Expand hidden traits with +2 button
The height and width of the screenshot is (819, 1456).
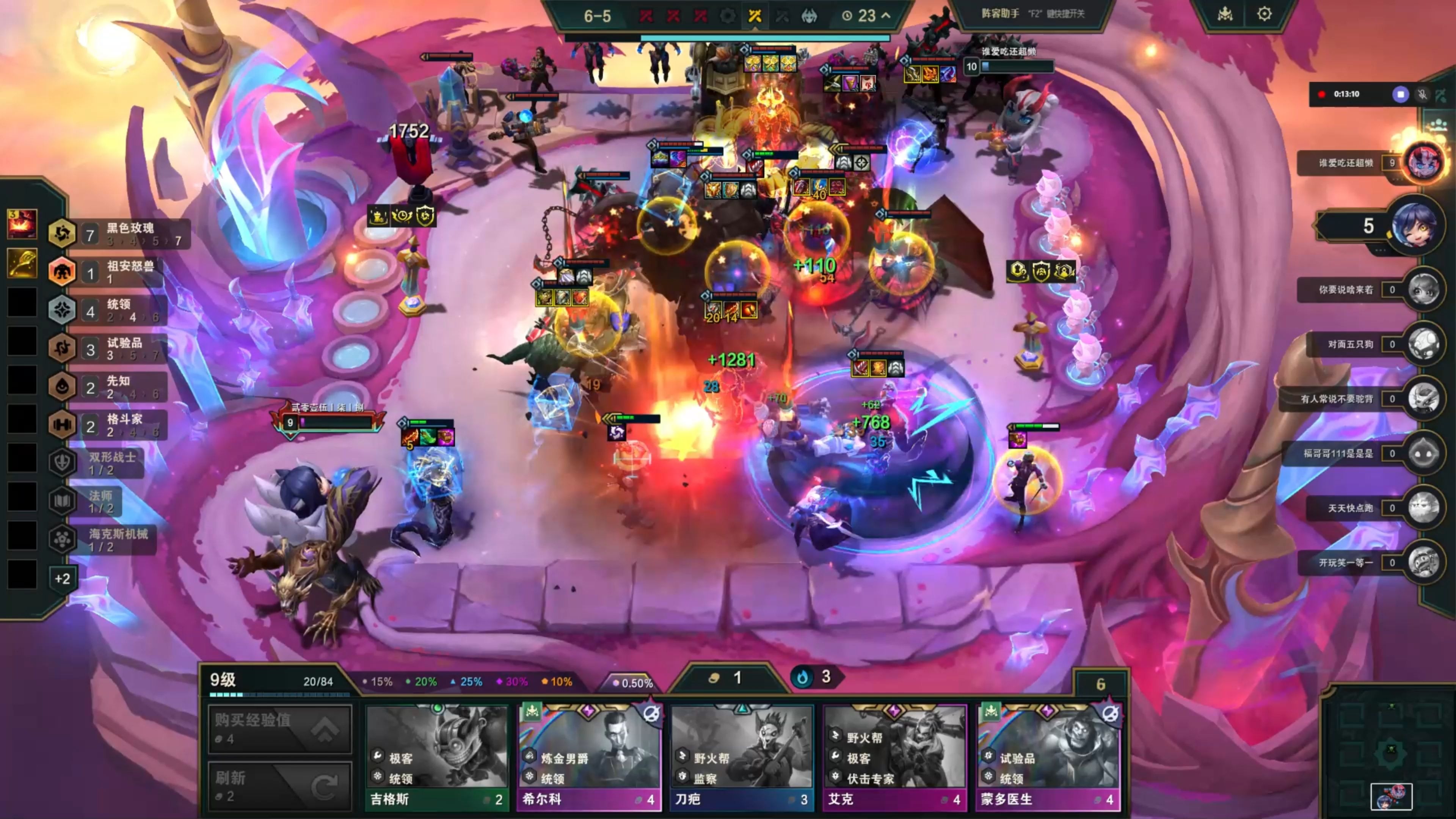pos(62,579)
